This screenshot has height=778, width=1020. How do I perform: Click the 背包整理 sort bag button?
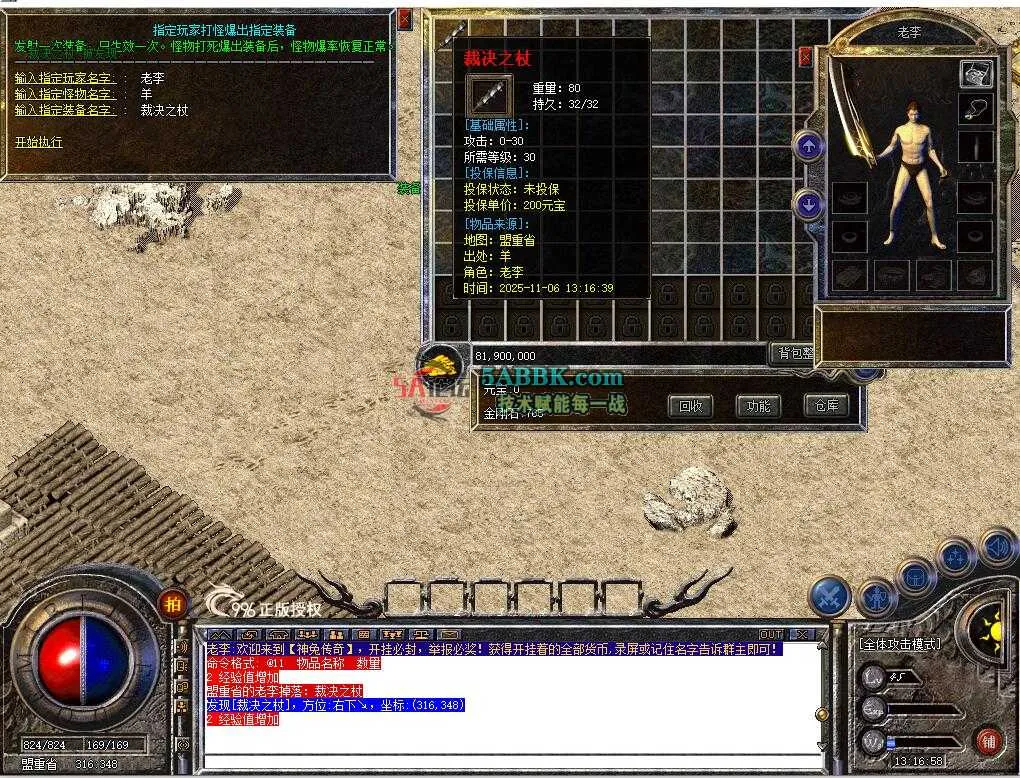tap(795, 354)
